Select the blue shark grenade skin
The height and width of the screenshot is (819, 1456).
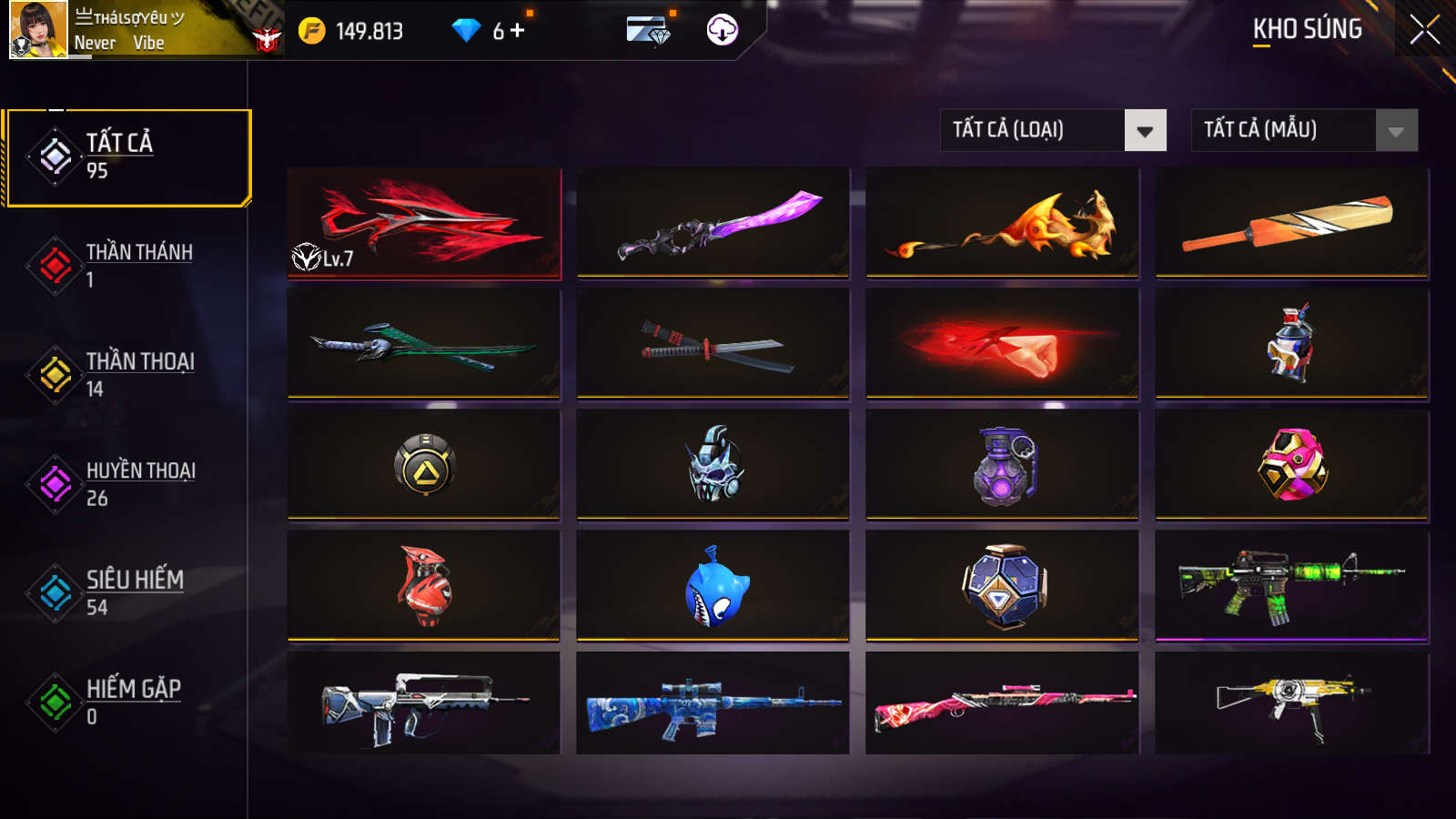pyautogui.click(x=713, y=587)
